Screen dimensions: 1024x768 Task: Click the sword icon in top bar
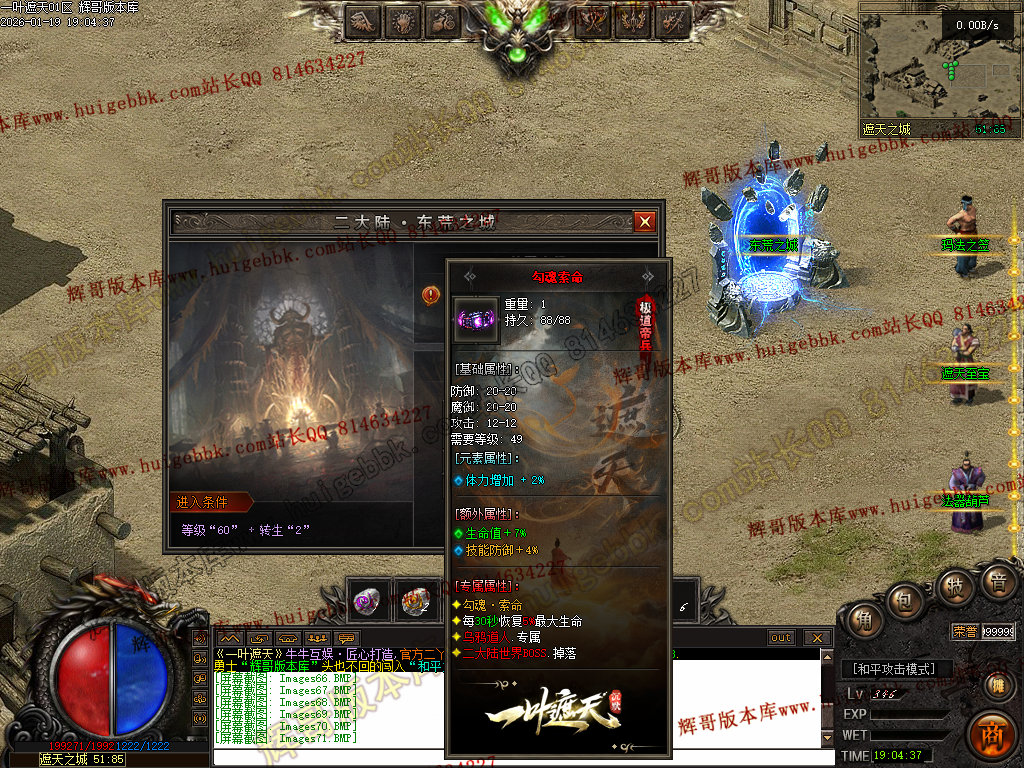point(673,19)
